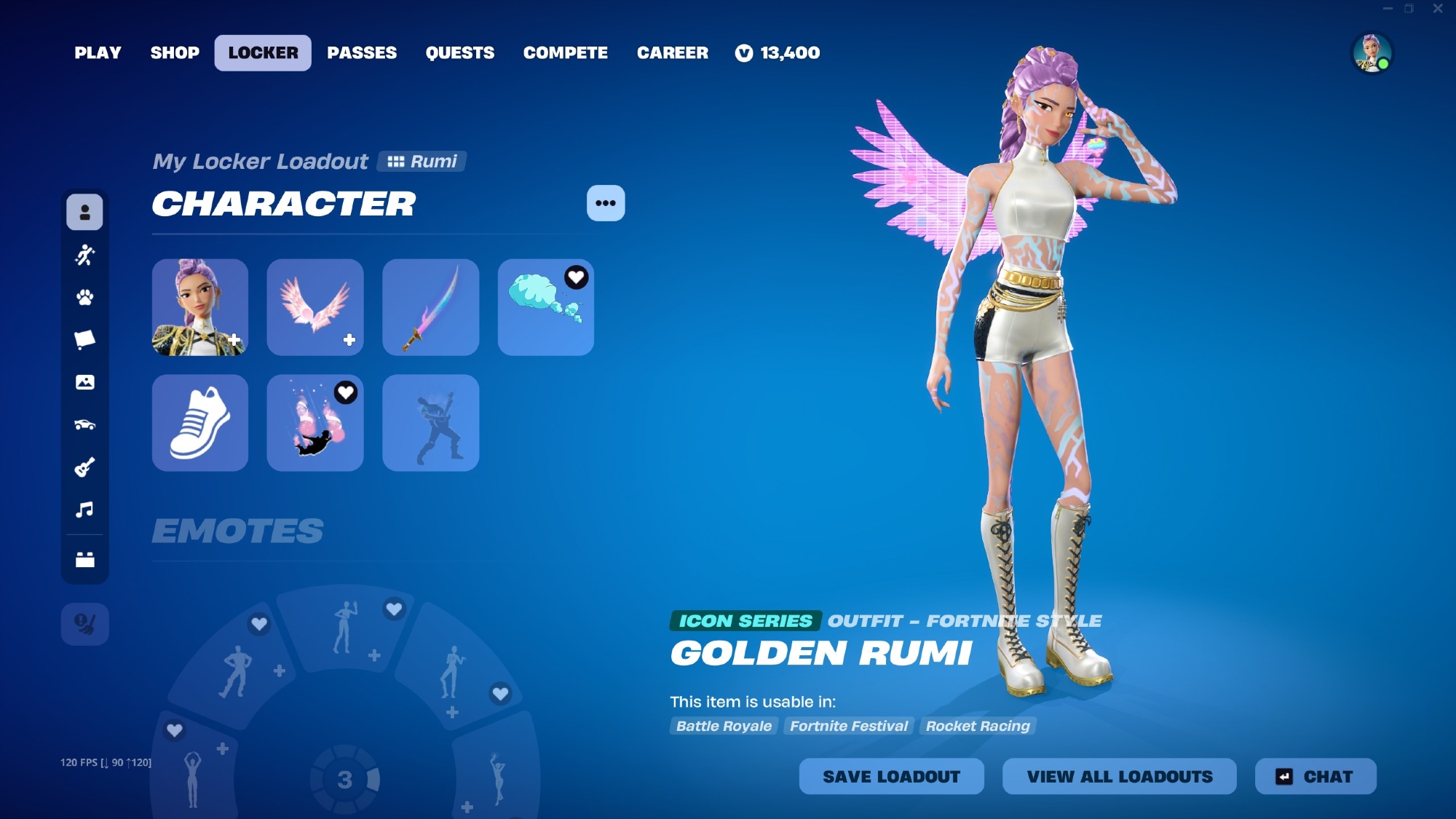Switch to the Shop tab
1456x819 pixels.
pyautogui.click(x=175, y=53)
